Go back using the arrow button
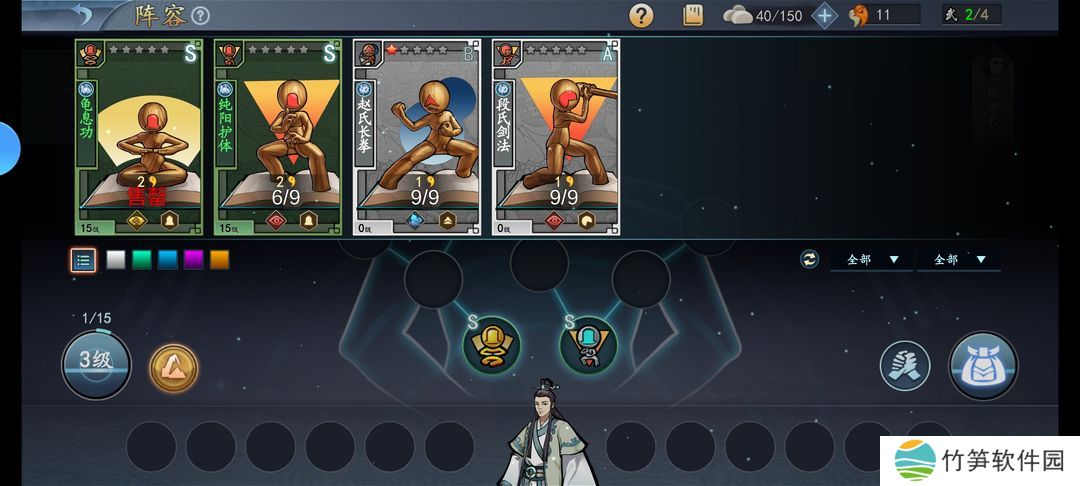The height and width of the screenshot is (486, 1080). click(79, 15)
